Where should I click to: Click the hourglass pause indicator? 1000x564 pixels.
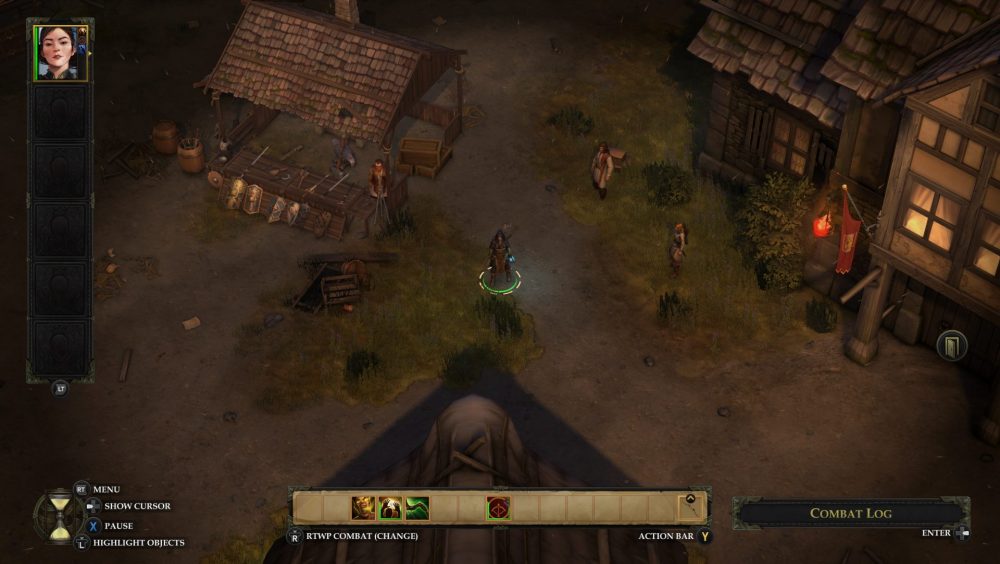click(x=59, y=514)
